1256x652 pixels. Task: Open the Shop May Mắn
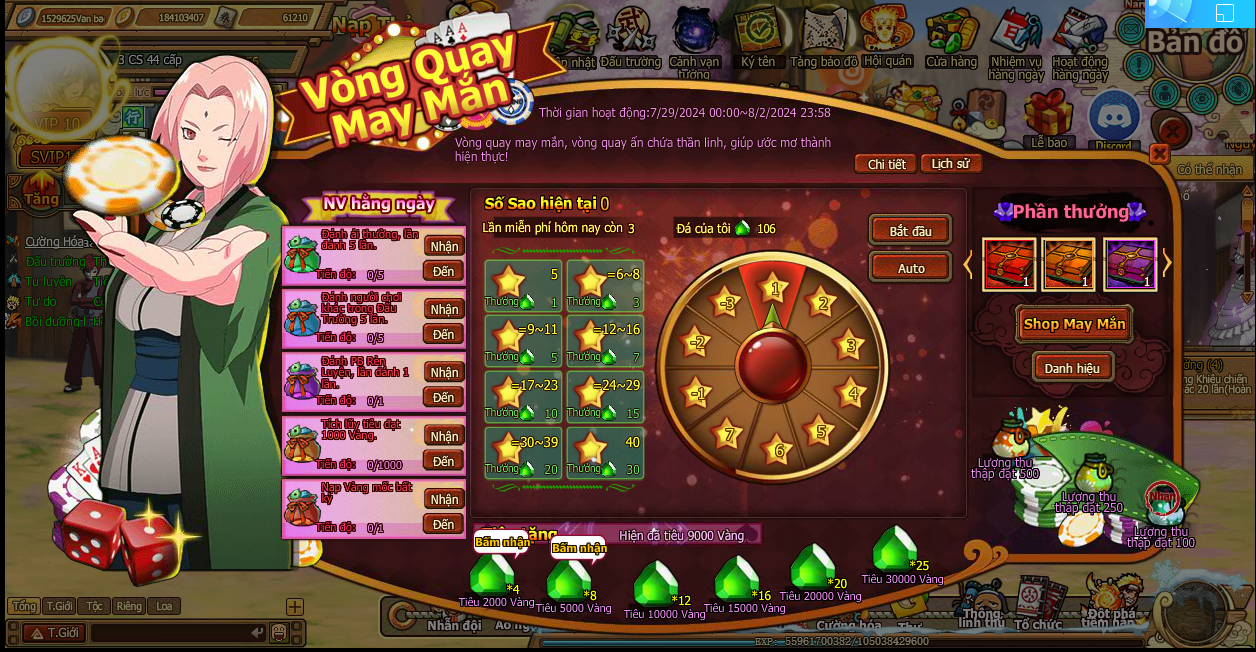coord(1074,324)
